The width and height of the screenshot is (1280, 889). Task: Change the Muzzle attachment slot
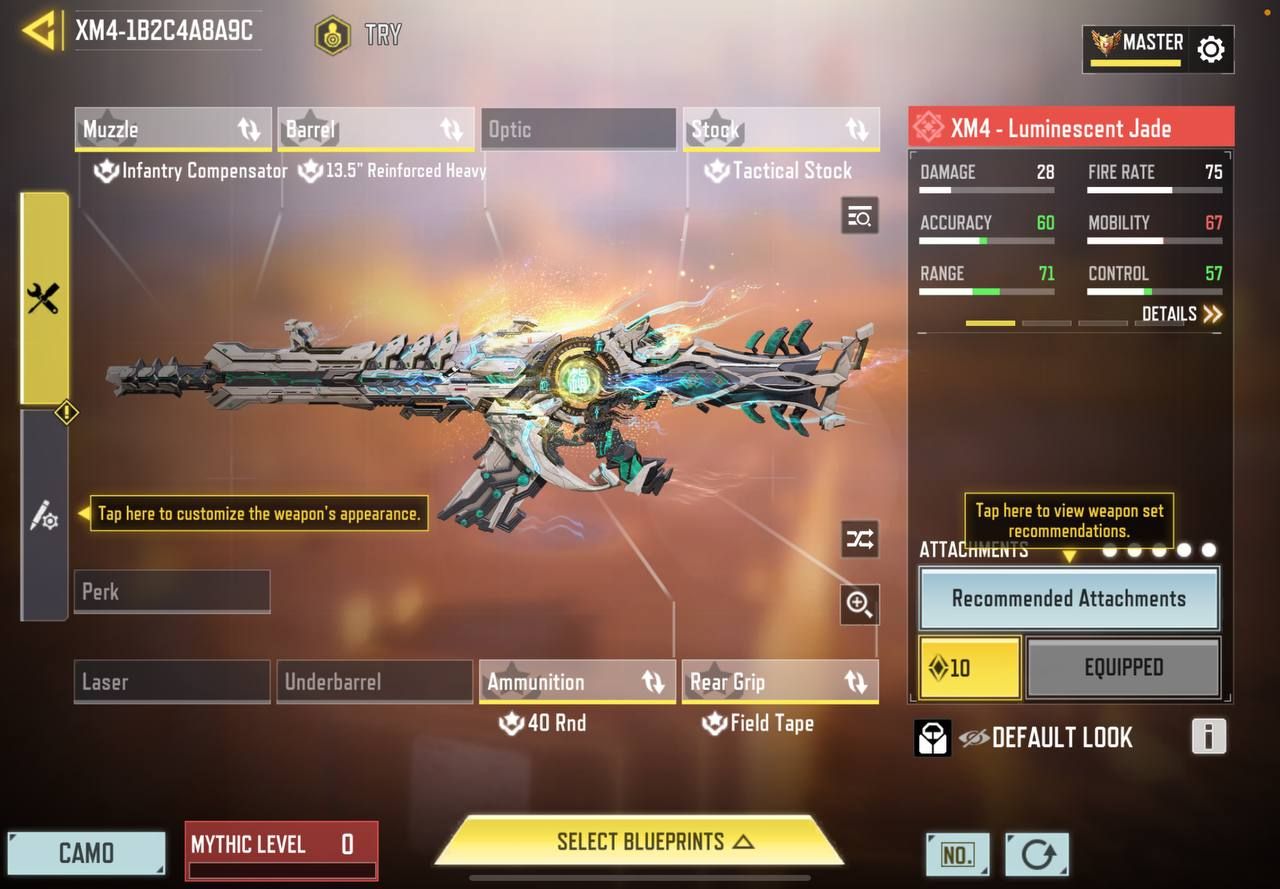(173, 130)
